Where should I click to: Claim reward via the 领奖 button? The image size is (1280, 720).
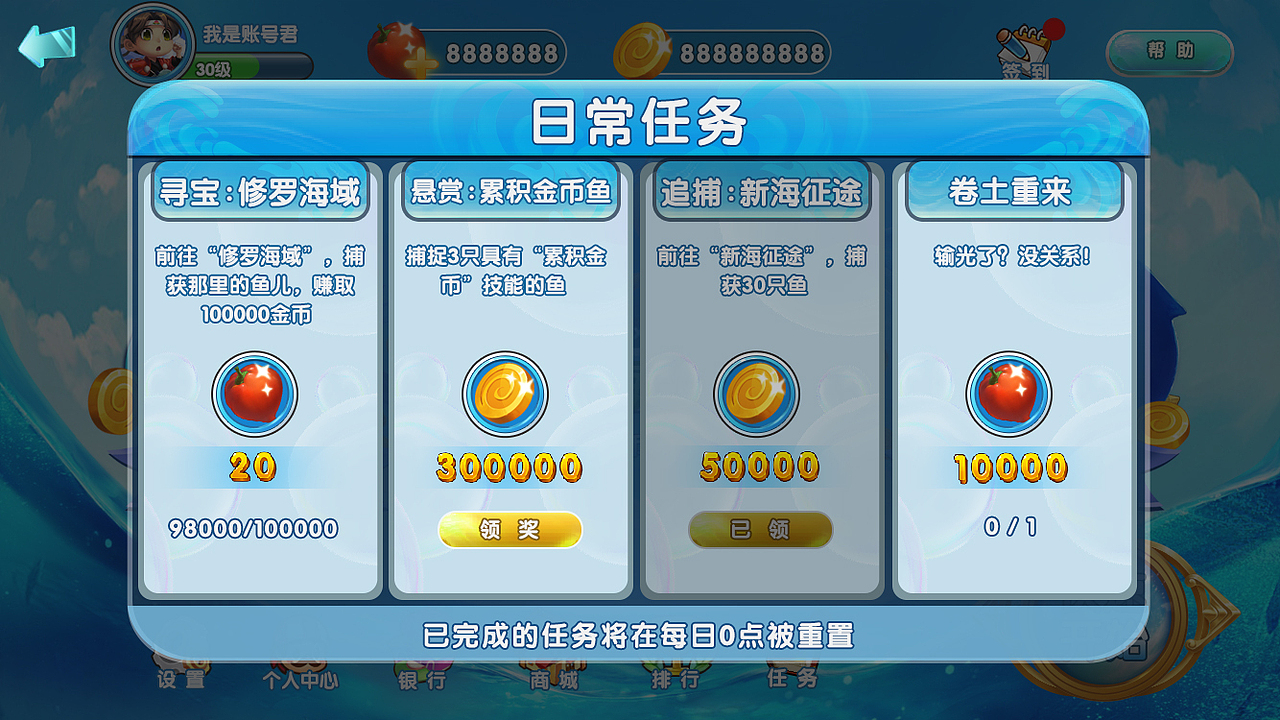click(x=510, y=529)
